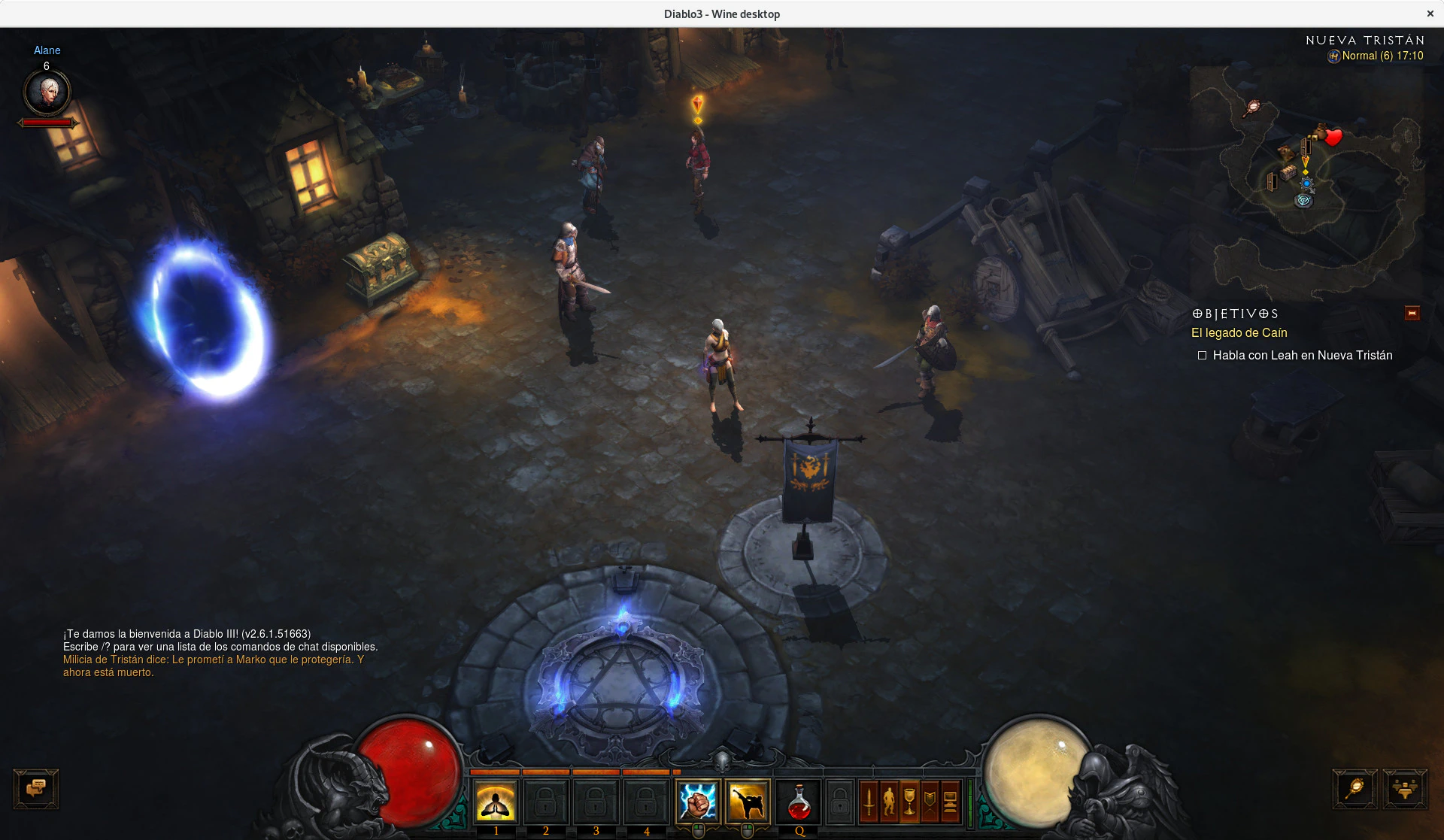Use the lightning fist primary attack skill
Screen dimensions: 1444x840
698,802
